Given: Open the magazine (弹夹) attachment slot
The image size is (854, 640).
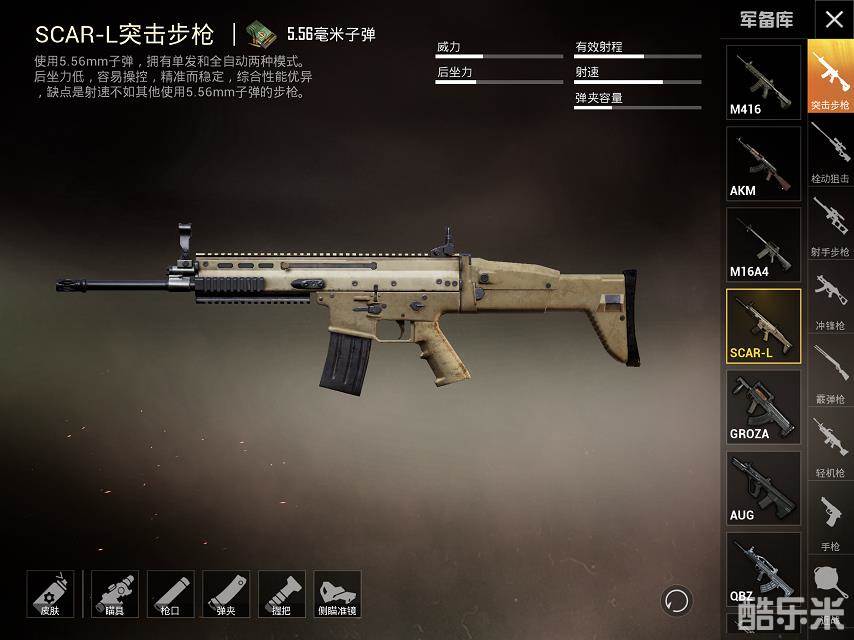Looking at the screenshot, I should point(226,594).
